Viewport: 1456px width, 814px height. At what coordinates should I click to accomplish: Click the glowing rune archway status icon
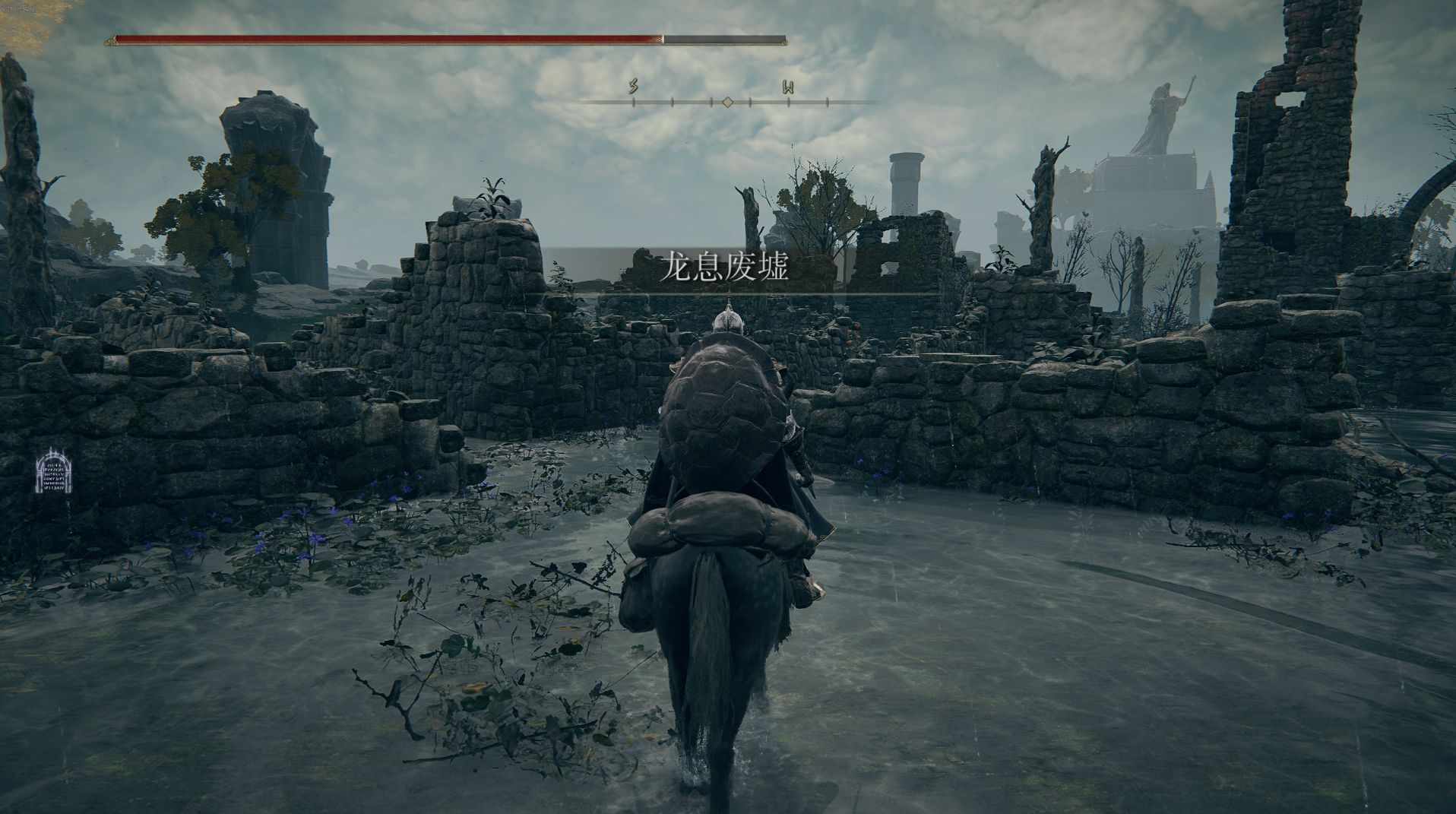(54, 470)
